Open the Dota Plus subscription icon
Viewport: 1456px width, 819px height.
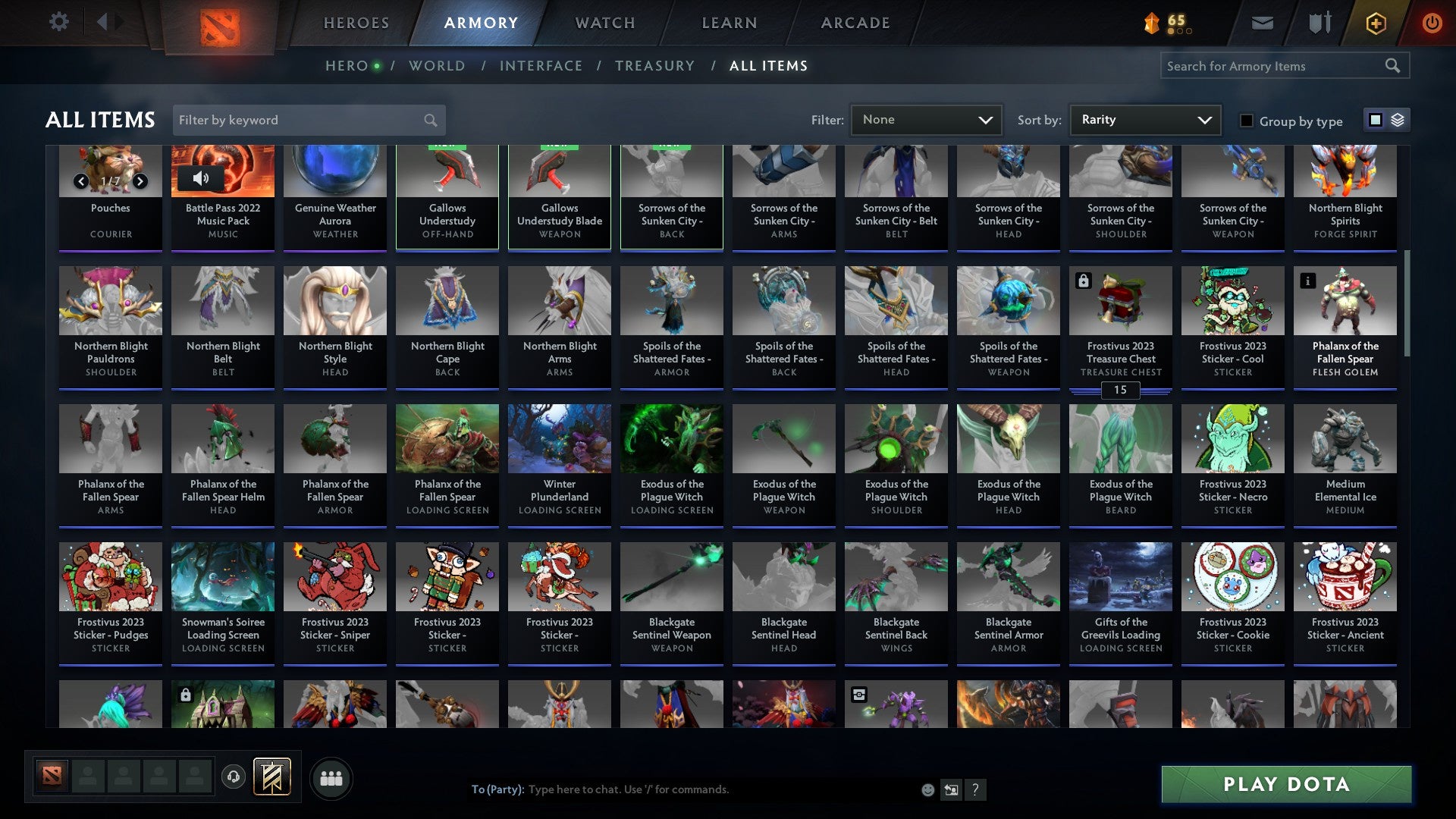tap(1376, 23)
